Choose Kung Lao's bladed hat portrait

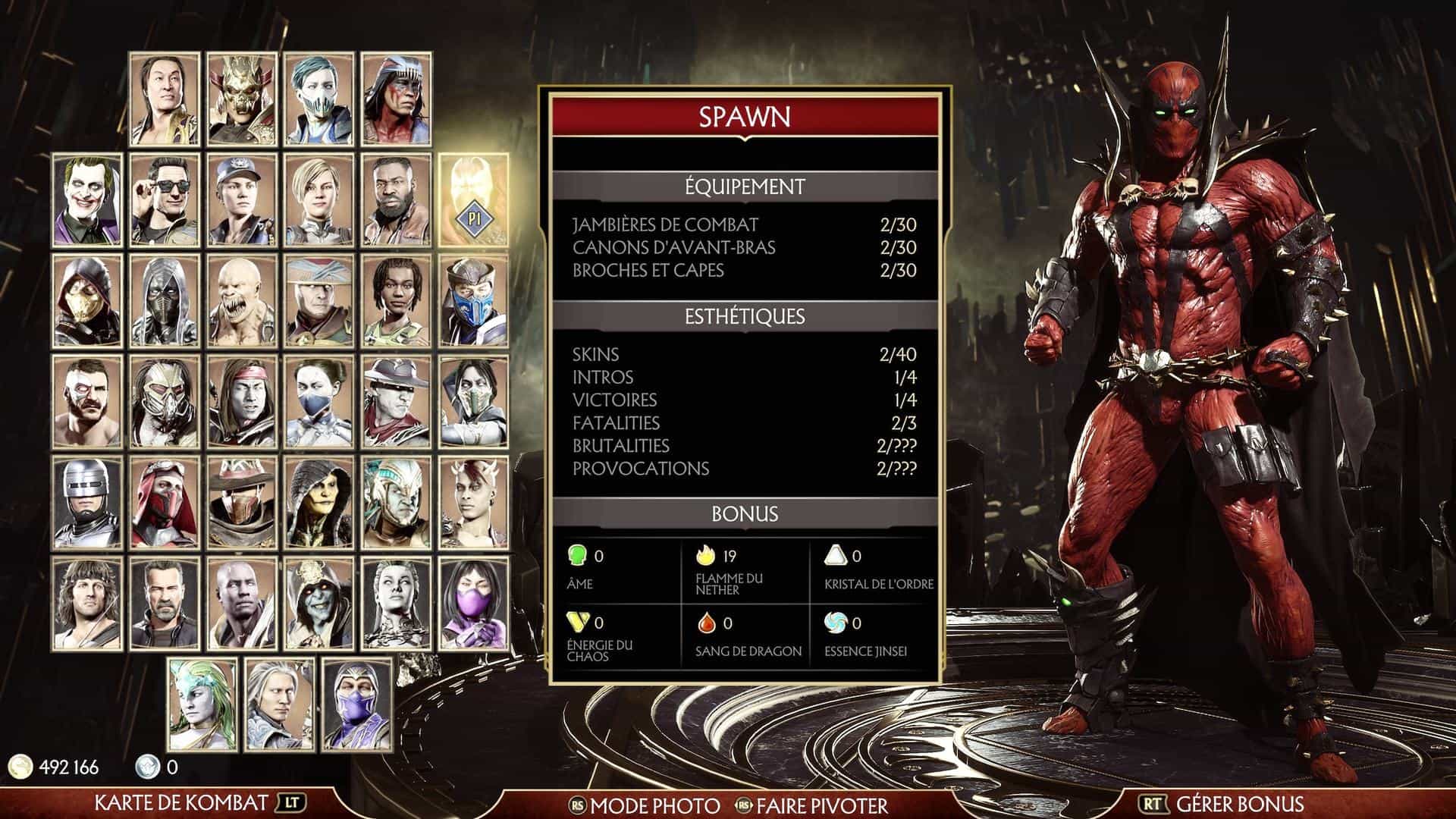397,402
